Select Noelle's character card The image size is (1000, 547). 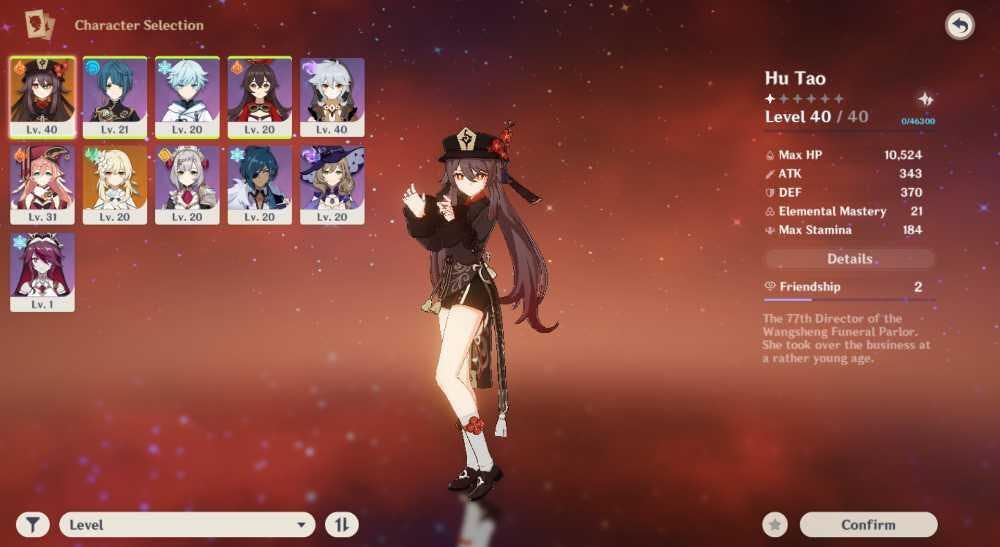pos(187,184)
